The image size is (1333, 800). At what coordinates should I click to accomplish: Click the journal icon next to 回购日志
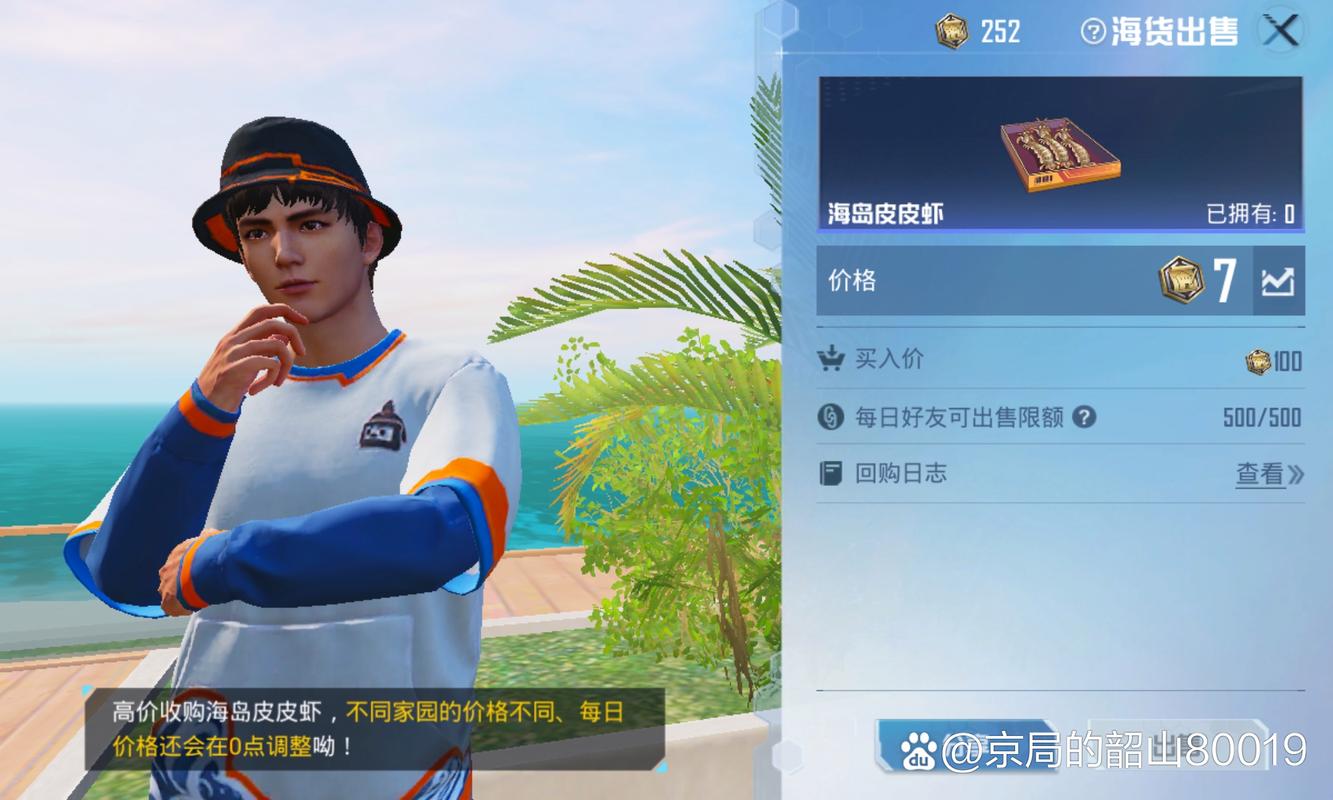[x=831, y=473]
